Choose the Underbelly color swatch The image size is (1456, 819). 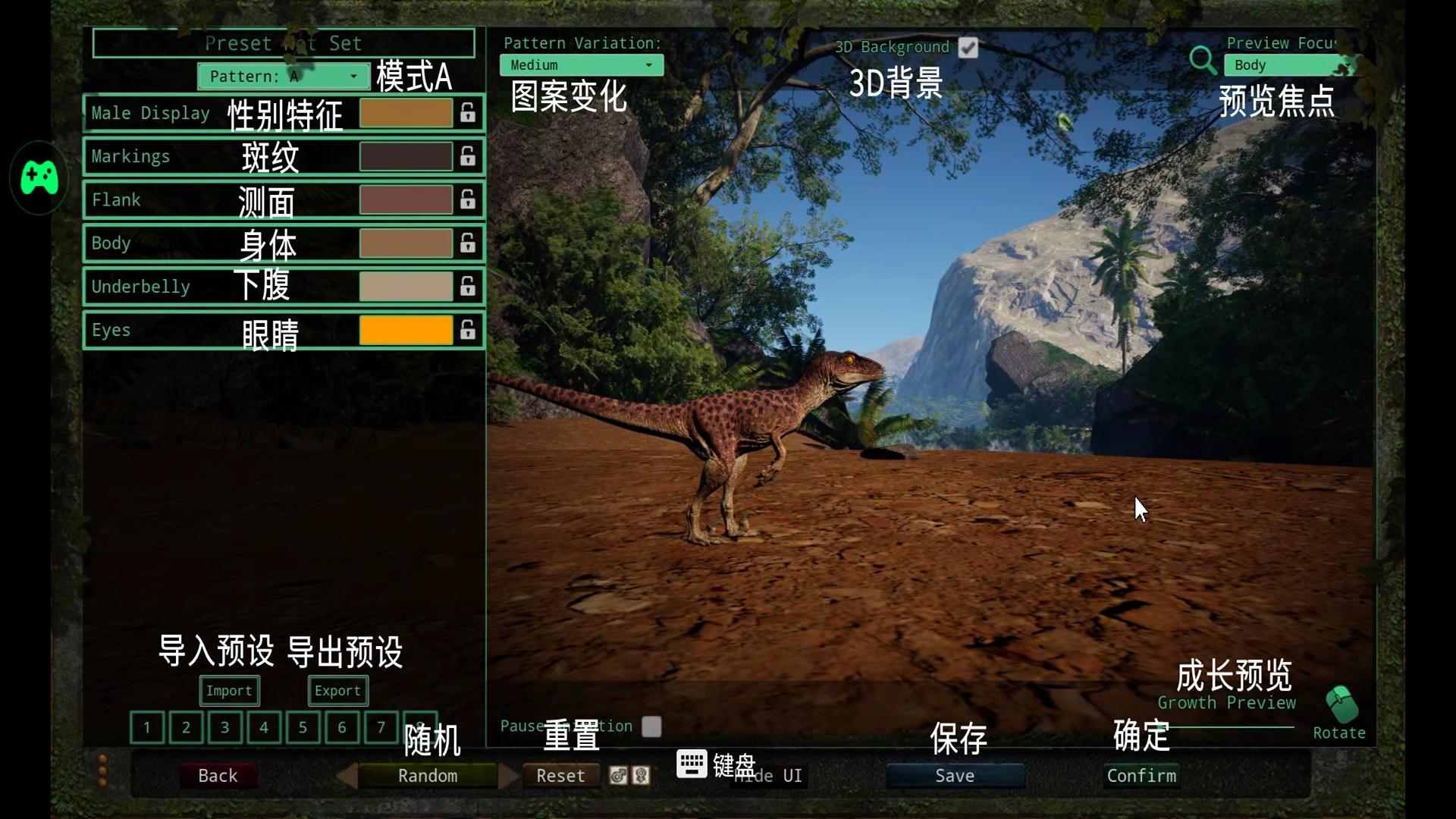406,287
